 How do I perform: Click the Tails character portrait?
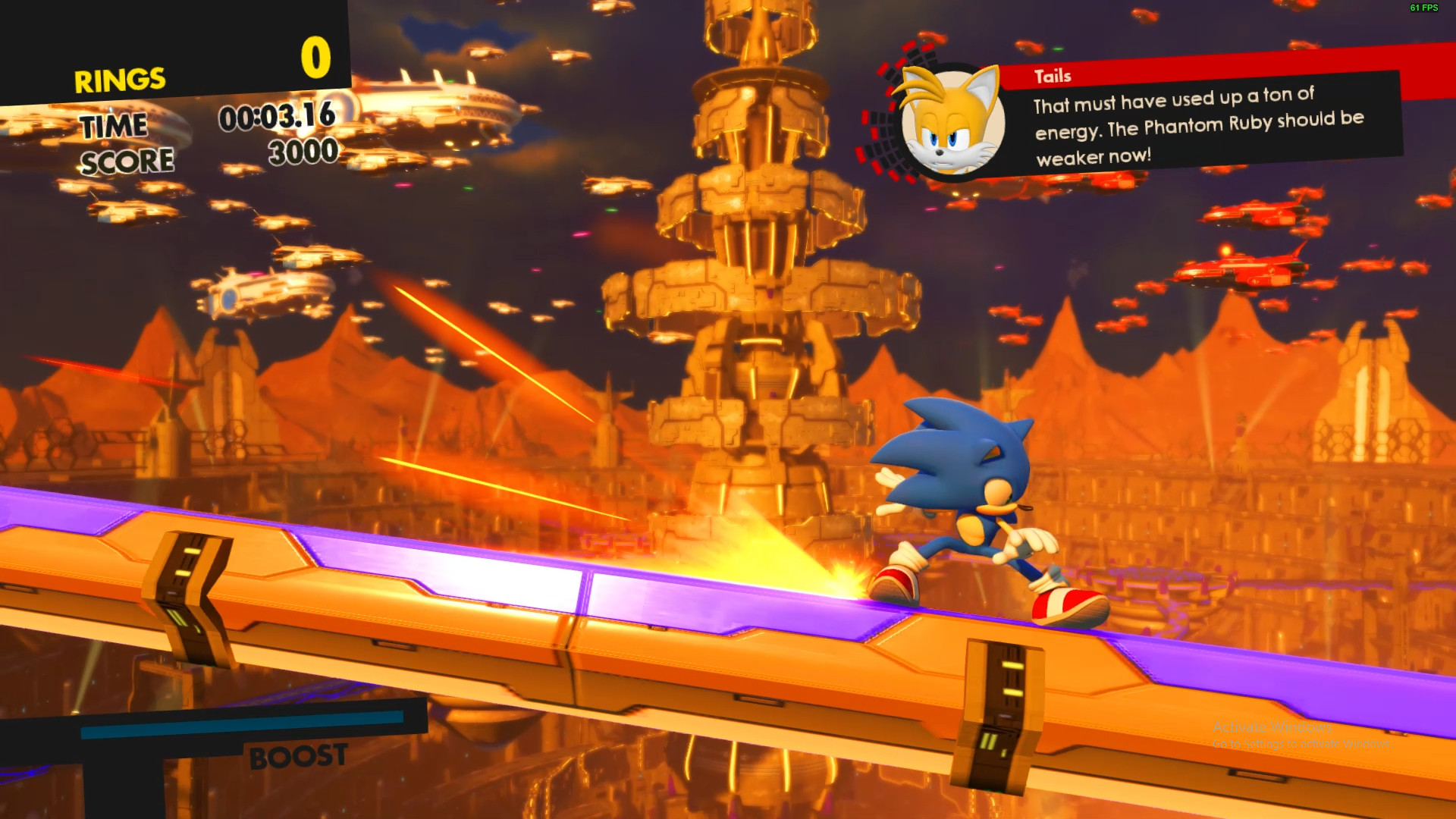coord(952,121)
